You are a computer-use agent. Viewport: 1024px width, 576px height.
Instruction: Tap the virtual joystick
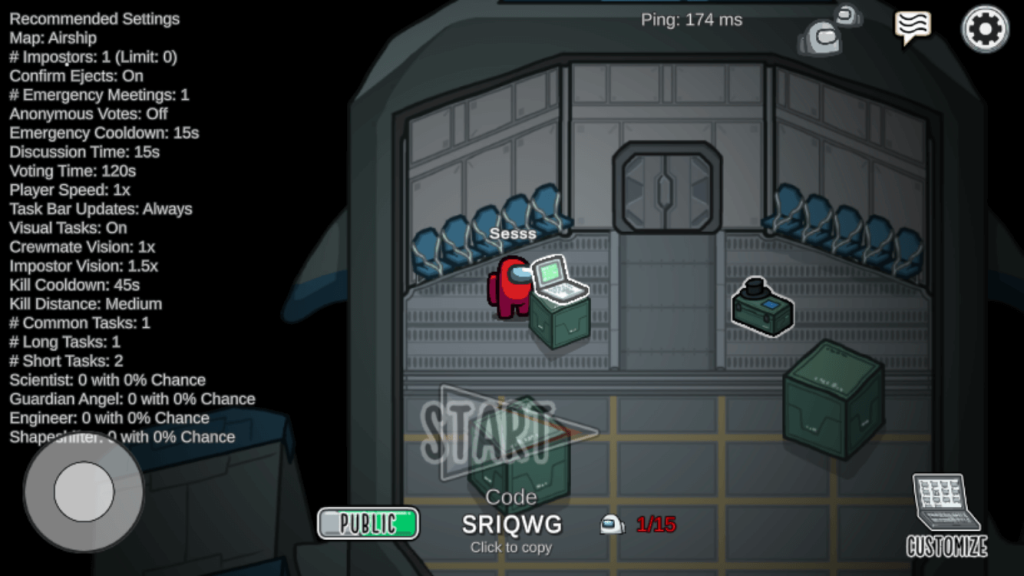[x=84, y=492]
